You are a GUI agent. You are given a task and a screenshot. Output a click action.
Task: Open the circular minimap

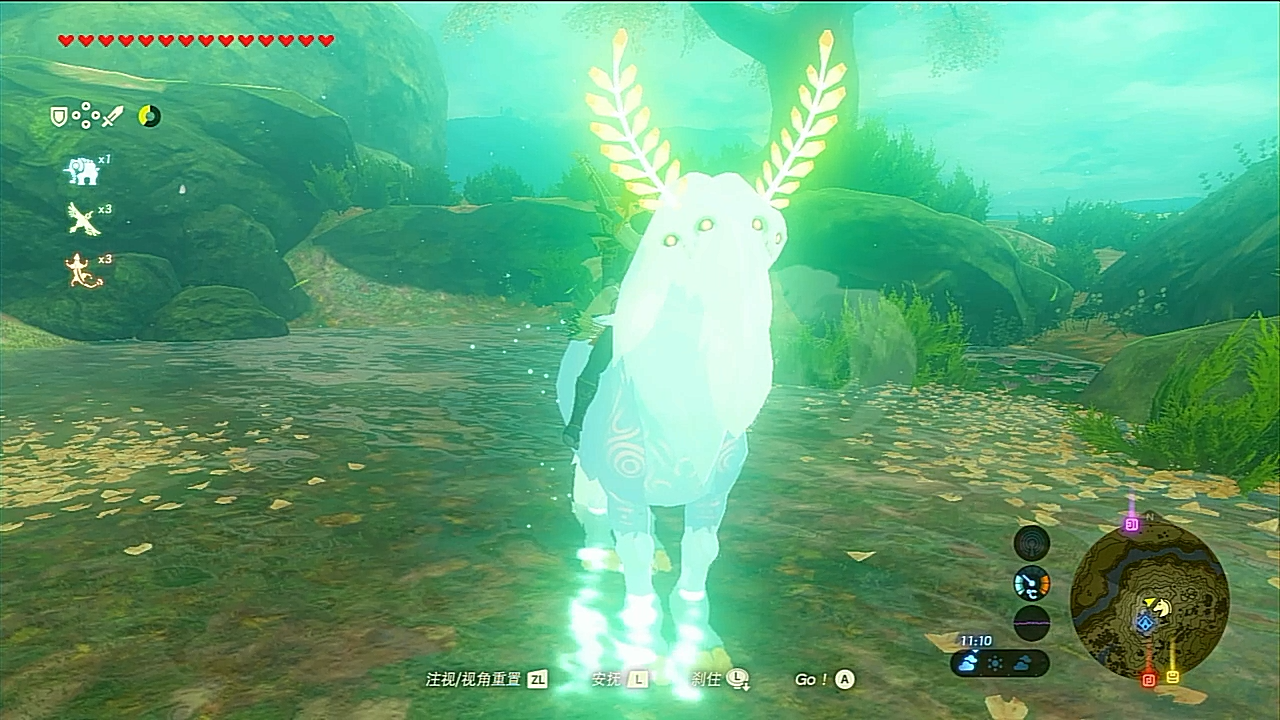click(1149, 599)
